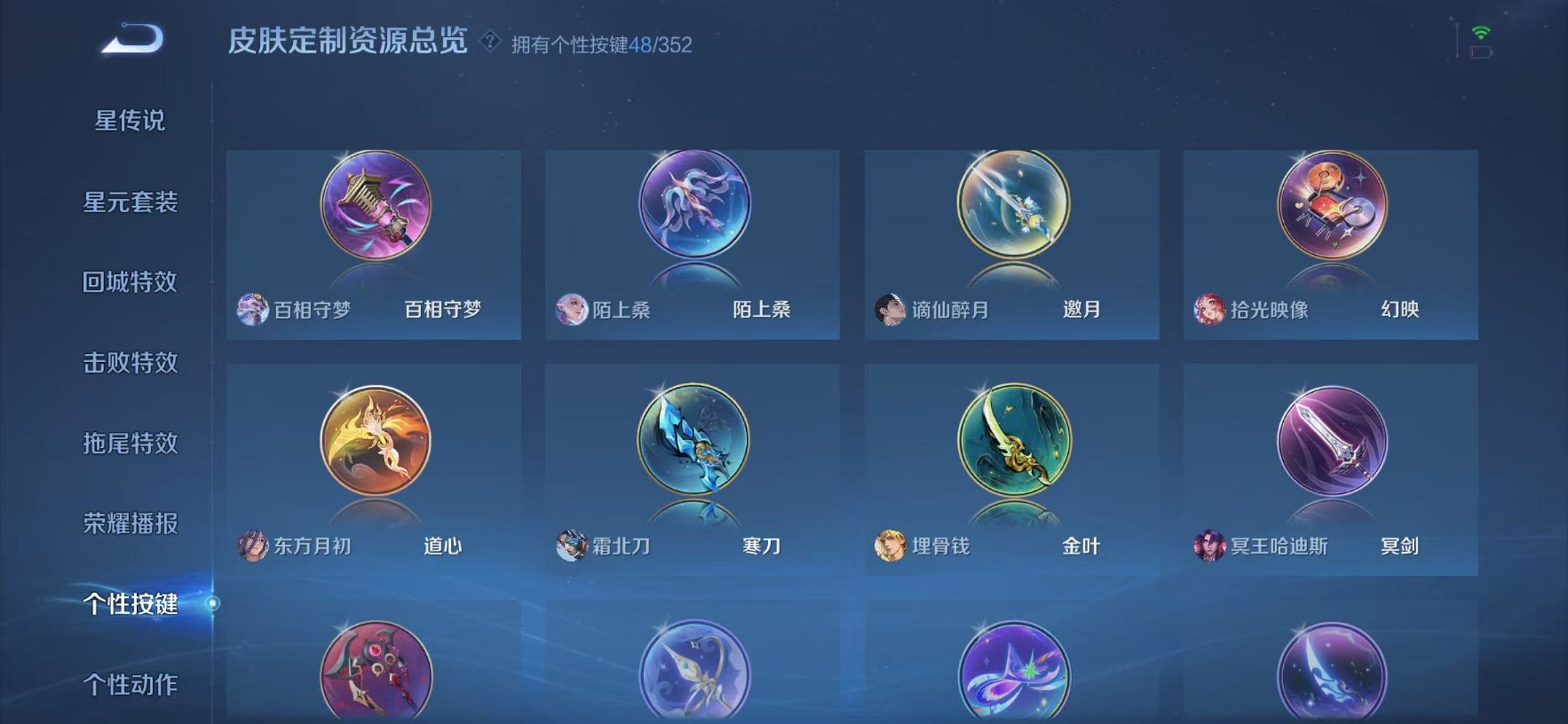Screen dimensions: 1568x724
Task: Click the 拾光映像 hero avatar icon
Action: coord(1208,309)
